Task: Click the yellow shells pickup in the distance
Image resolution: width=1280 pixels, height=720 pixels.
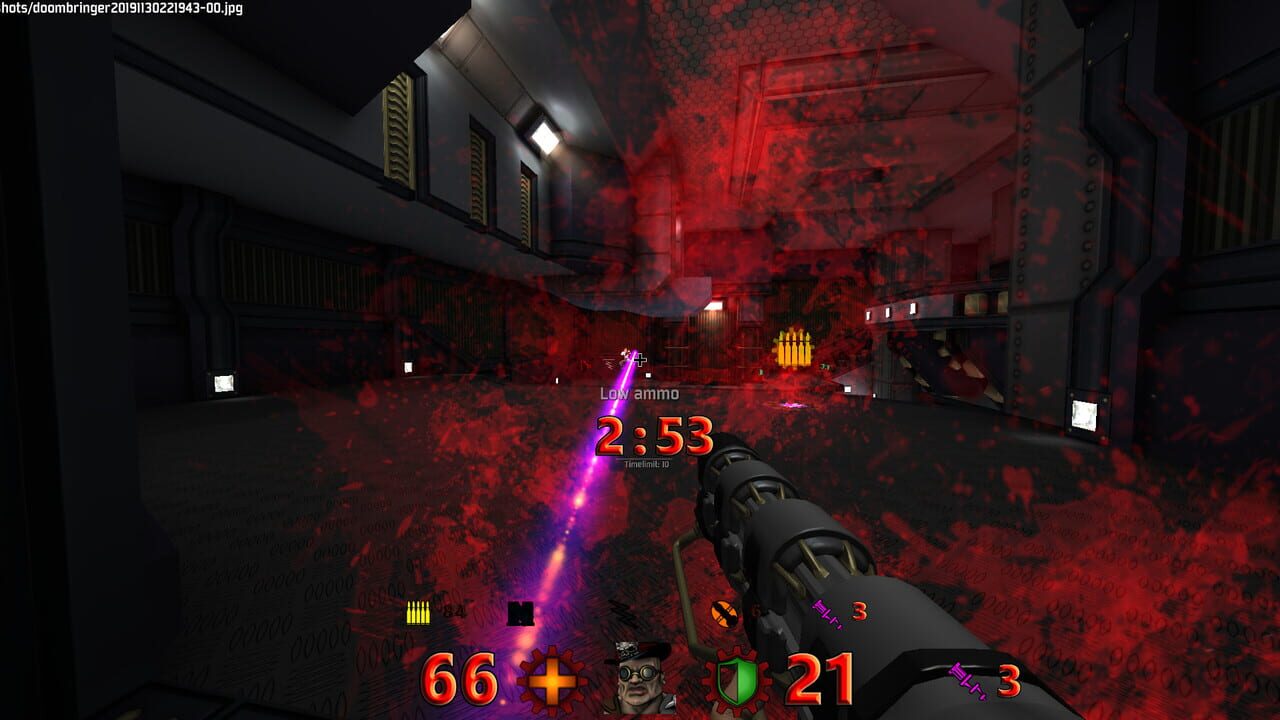Action: (795, 348)
